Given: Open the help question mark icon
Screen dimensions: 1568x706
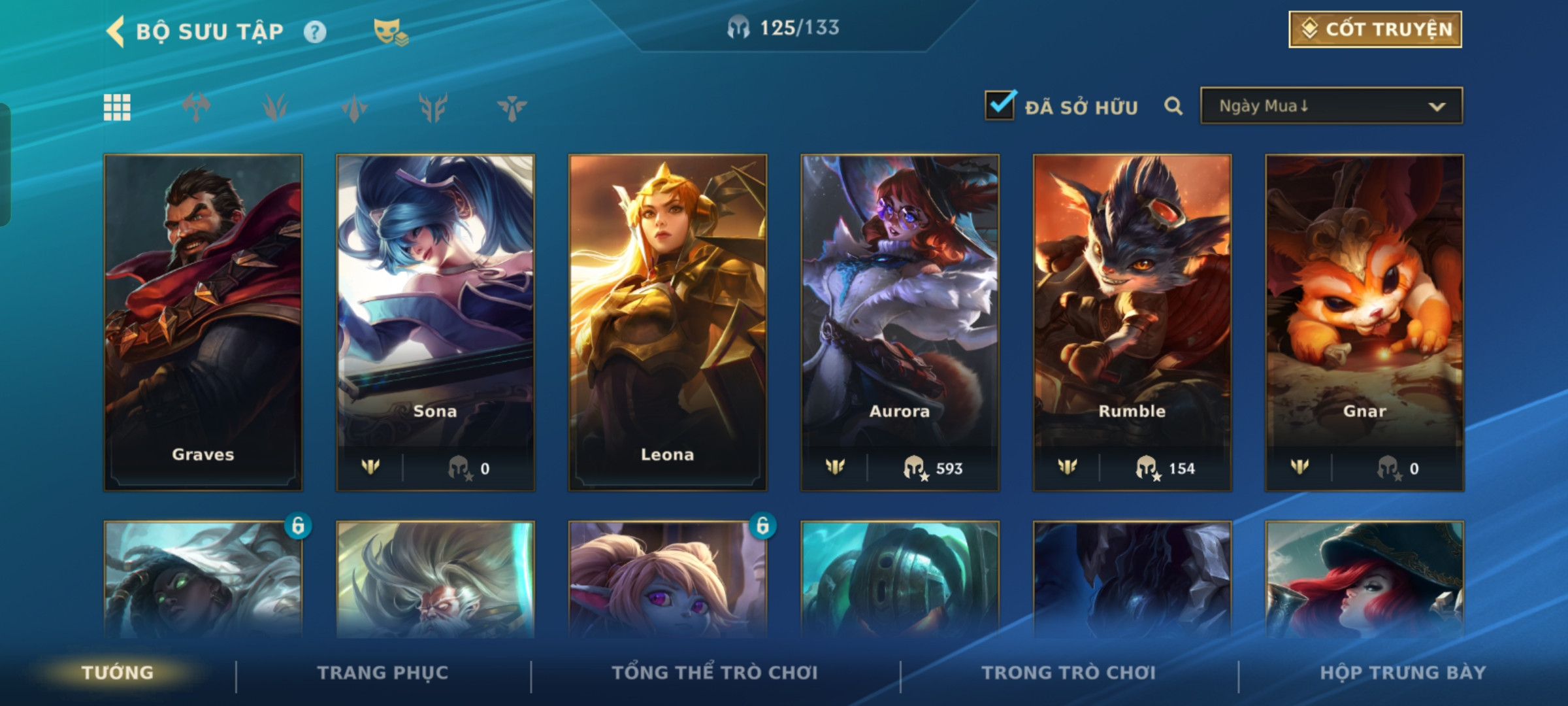Looking at the screenshot, I should coord(315,32).
